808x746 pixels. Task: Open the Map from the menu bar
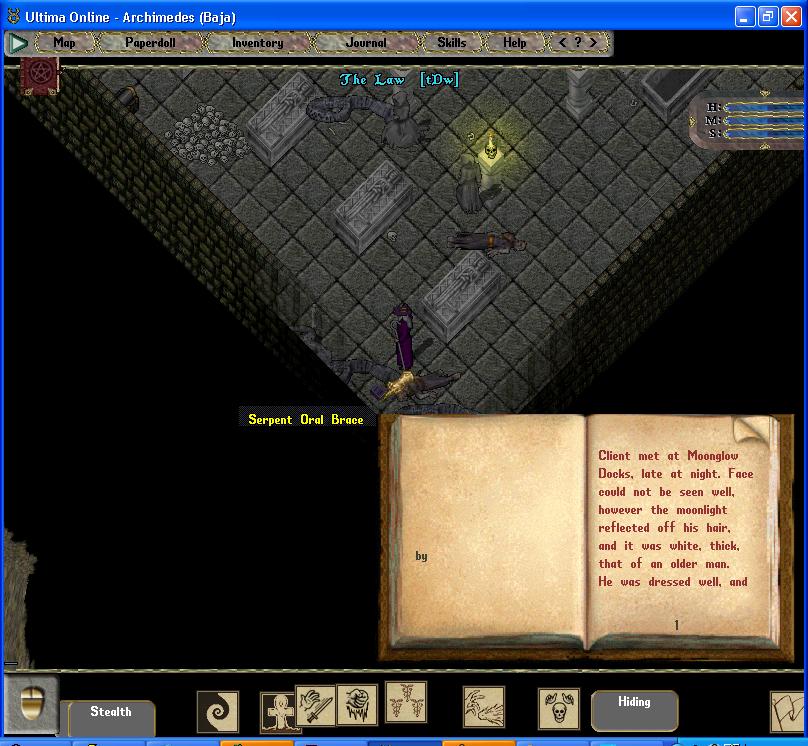64,43
